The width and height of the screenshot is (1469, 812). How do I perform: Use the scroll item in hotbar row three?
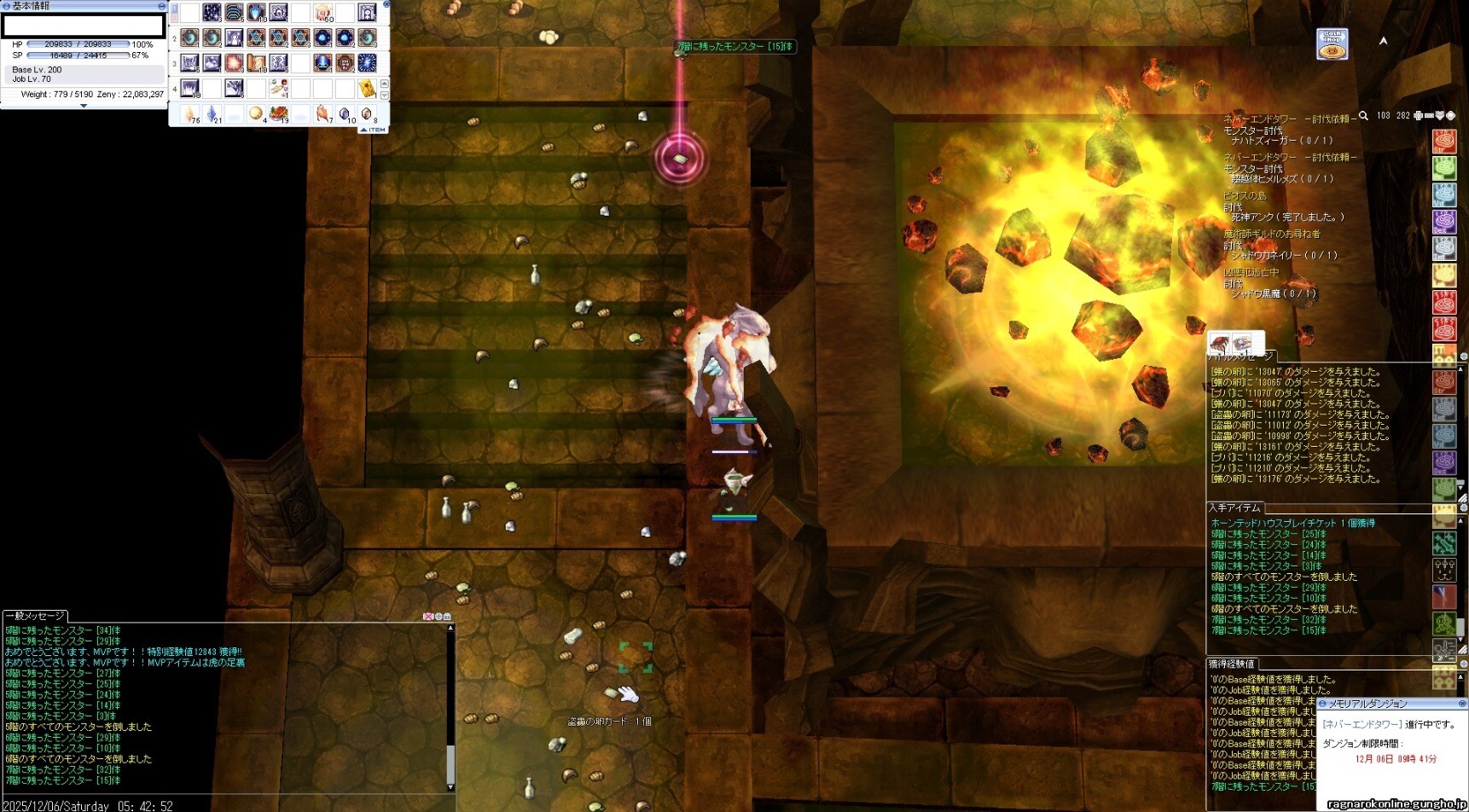click(256, 63)
